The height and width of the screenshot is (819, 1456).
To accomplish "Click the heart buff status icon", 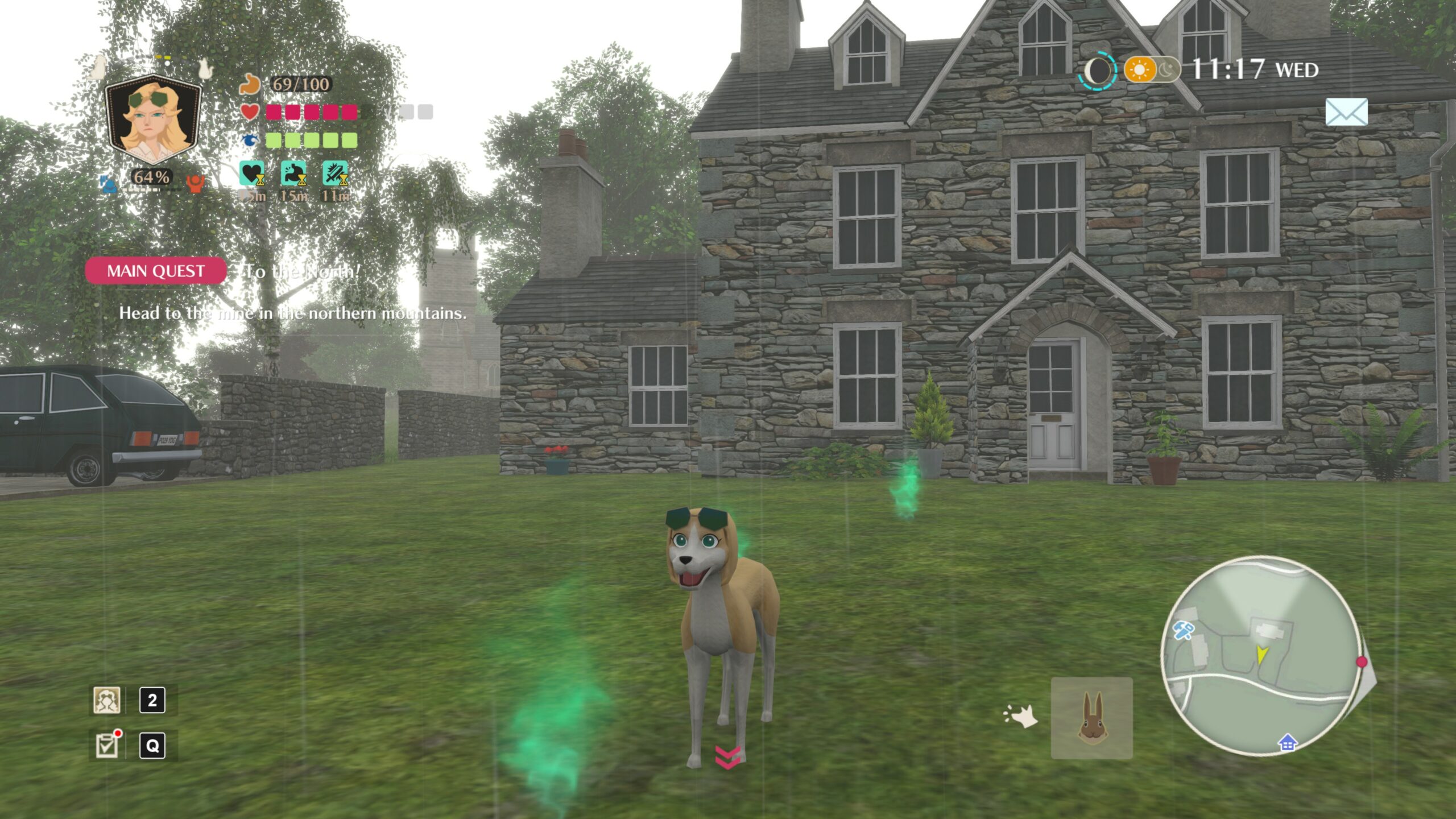I will coord(252,173).
